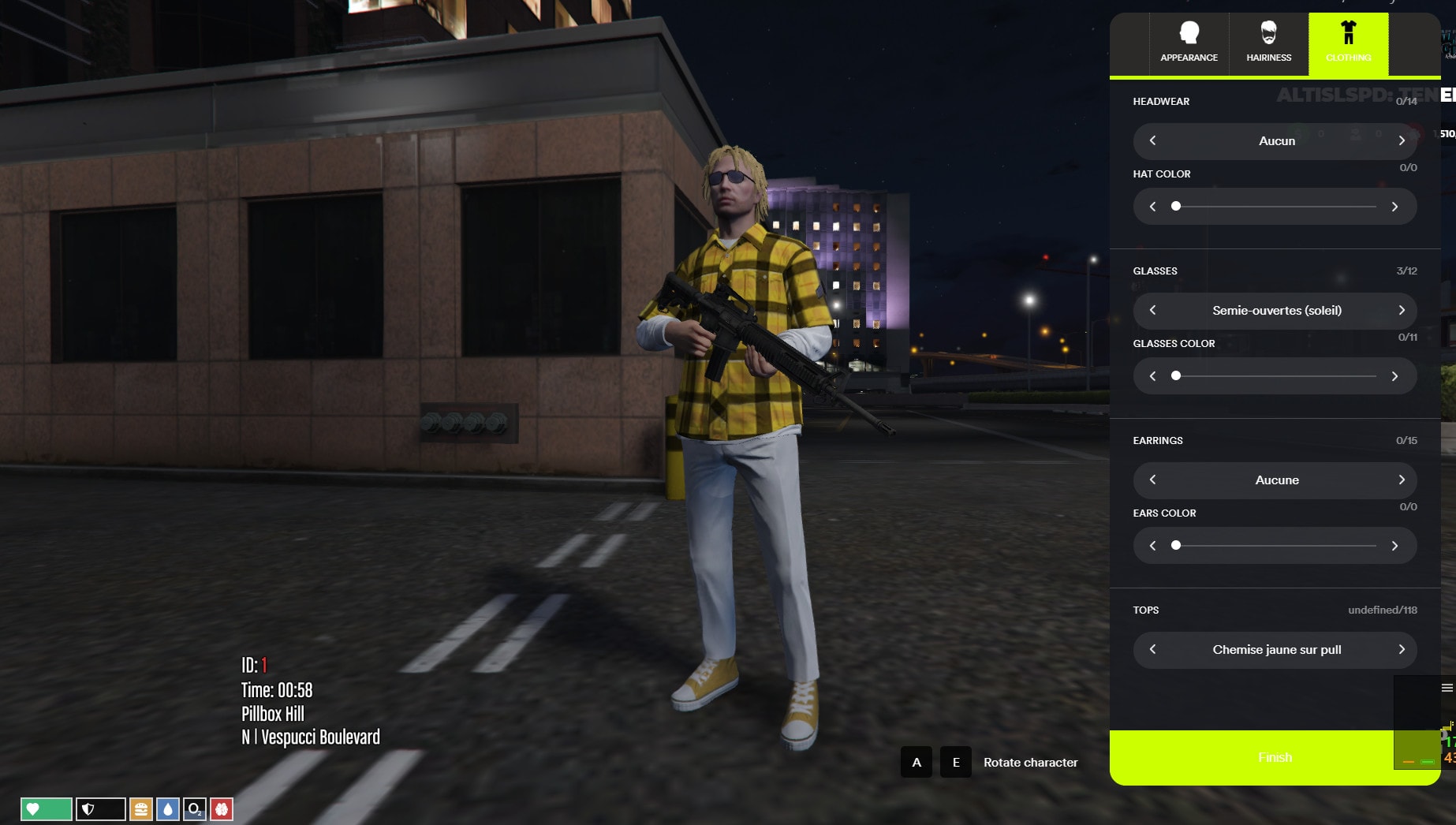Click the glasses color slider handle

[1176, 375]
